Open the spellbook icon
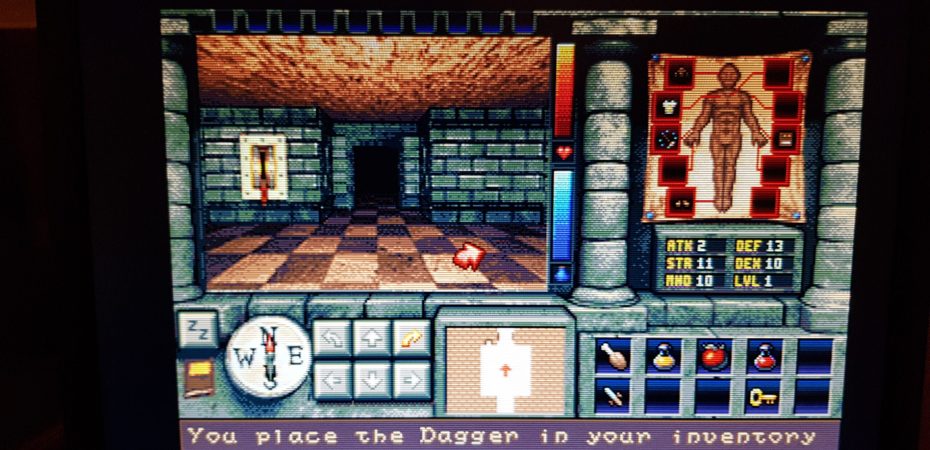The height and width of the screenshot is (450, 930). (199, 377)
